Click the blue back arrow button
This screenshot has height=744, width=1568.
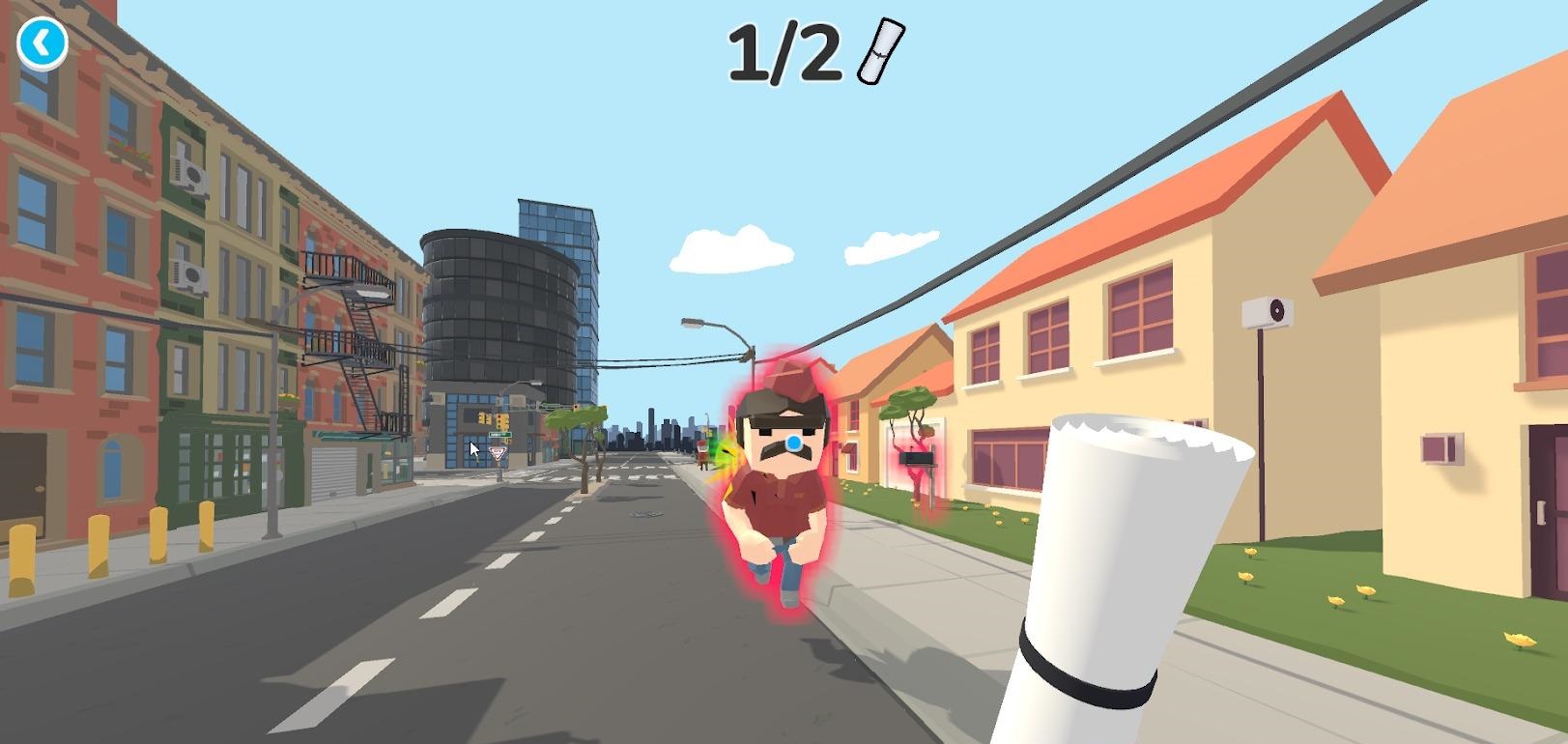[42, 43]
